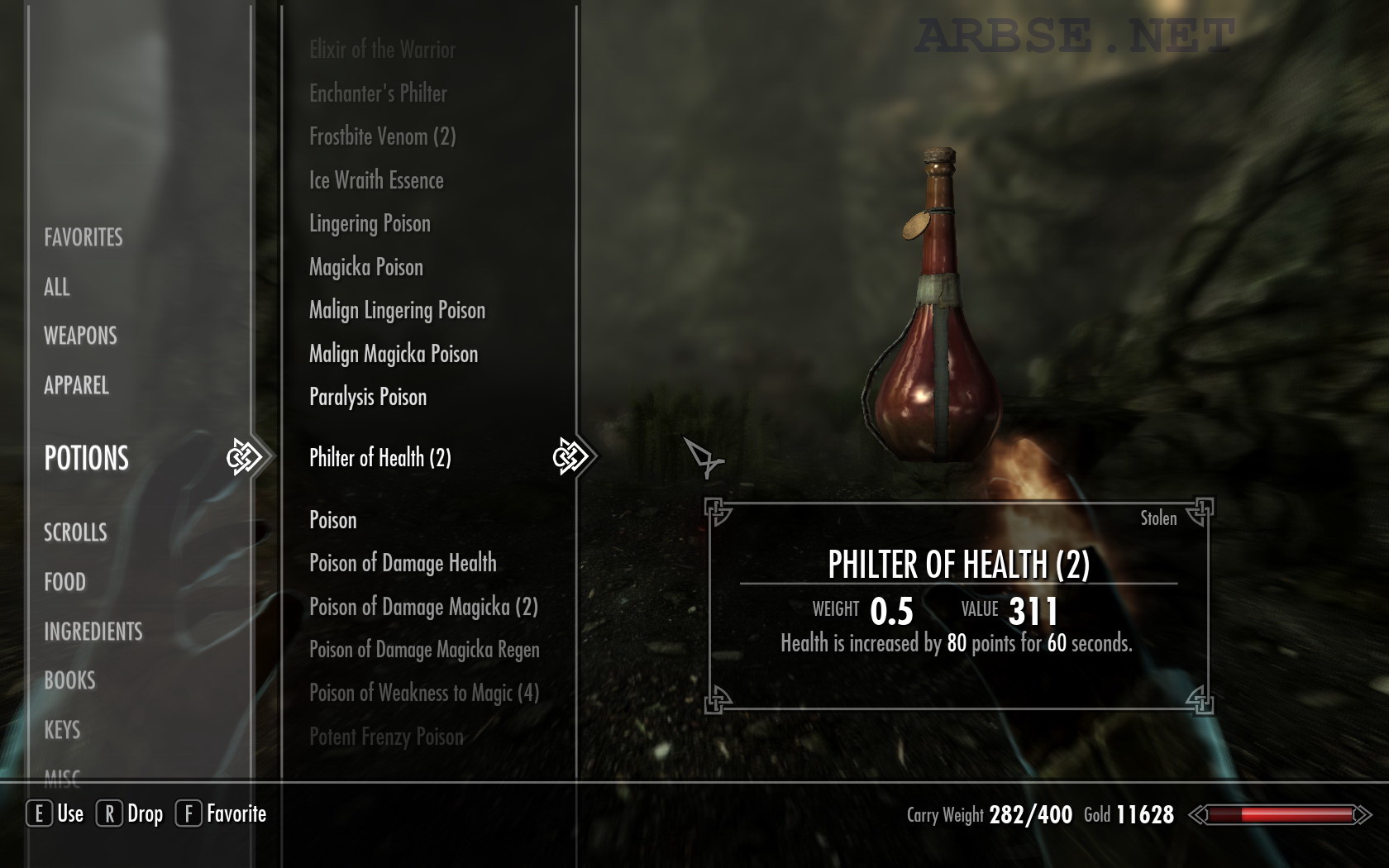Viewport: 1389px width, 868px height.
Task: Click the highlighted Philter of Health entry
Action: [x=380, y=457]
